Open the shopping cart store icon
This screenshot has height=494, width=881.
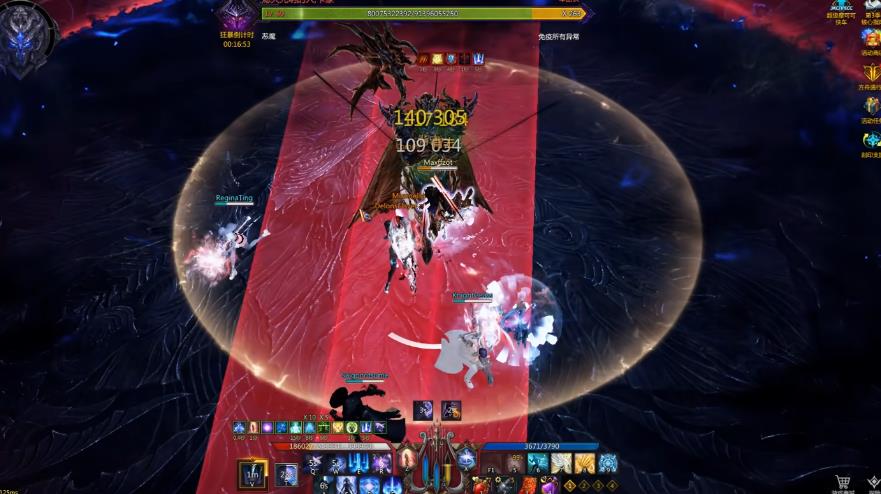[843, 484]
